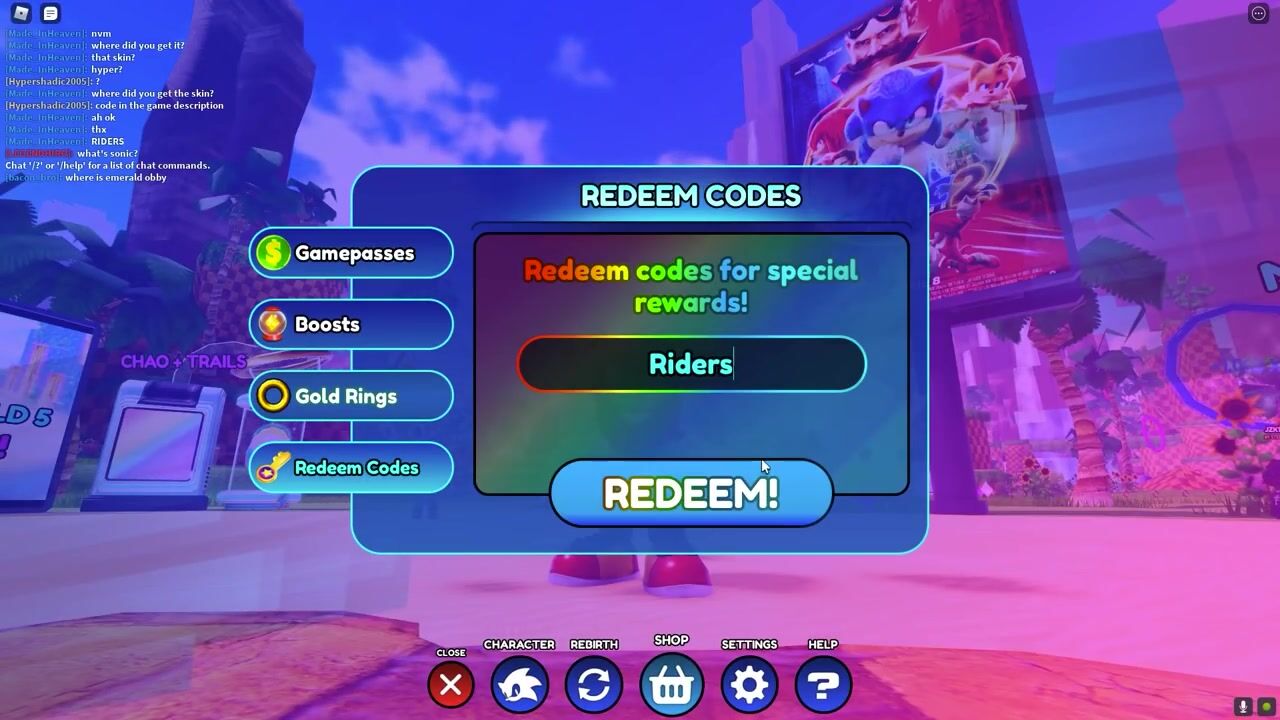Viewport: 1280px width, 720px height.
Task: Switch to the Gamepasses tab
Action: click(x=351, y=254)
